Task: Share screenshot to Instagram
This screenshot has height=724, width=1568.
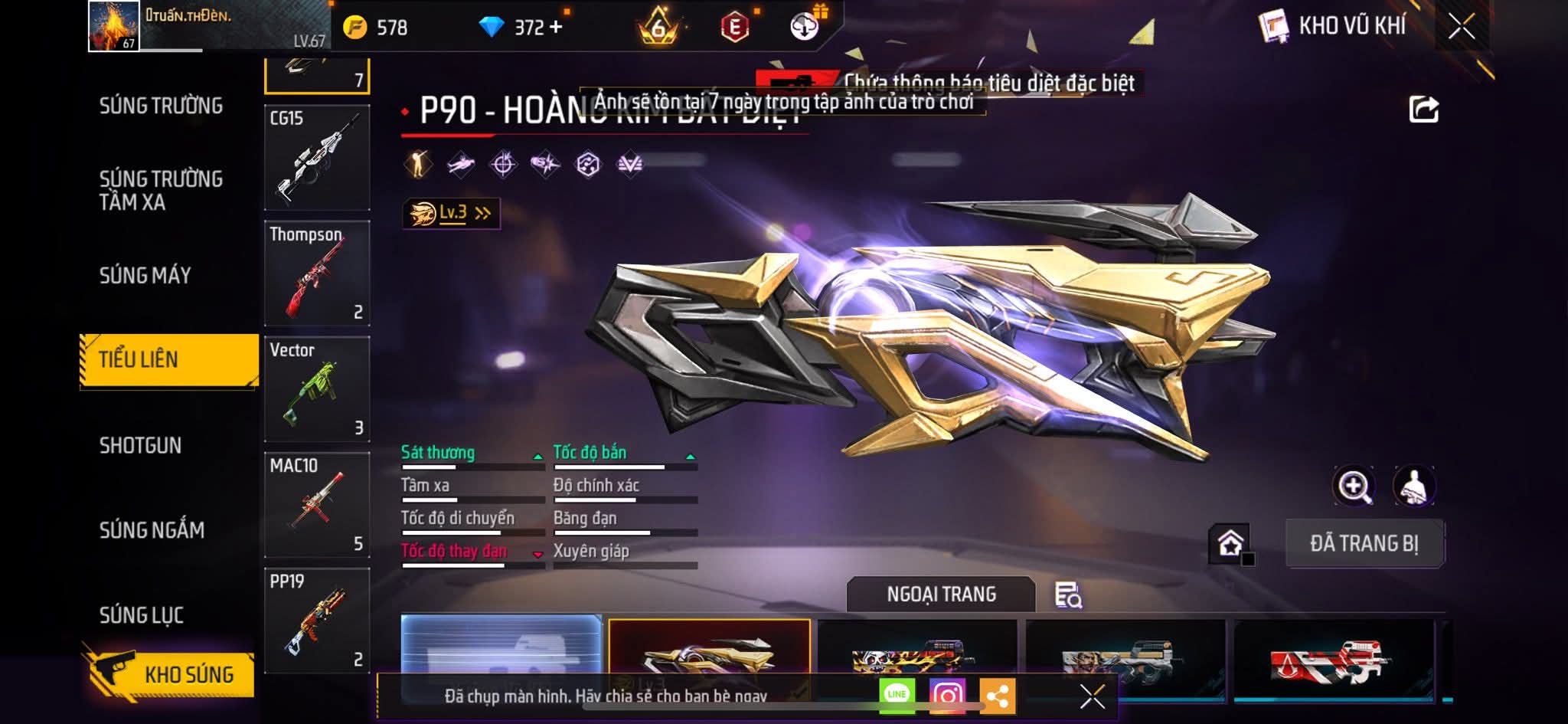Action: tap(947, 695)
